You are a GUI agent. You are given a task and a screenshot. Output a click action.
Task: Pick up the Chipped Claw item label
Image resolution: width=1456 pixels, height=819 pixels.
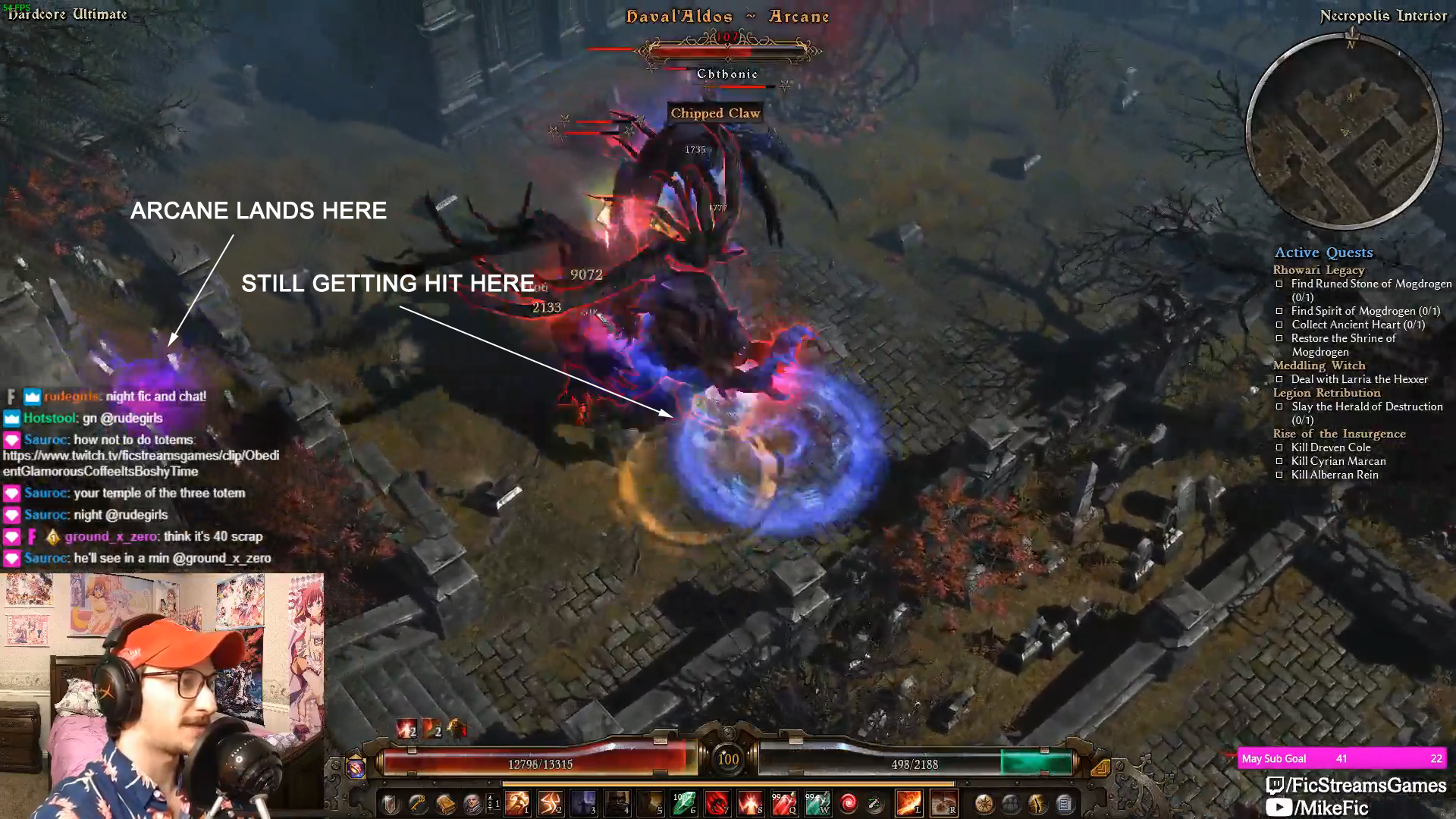[715, 113]
